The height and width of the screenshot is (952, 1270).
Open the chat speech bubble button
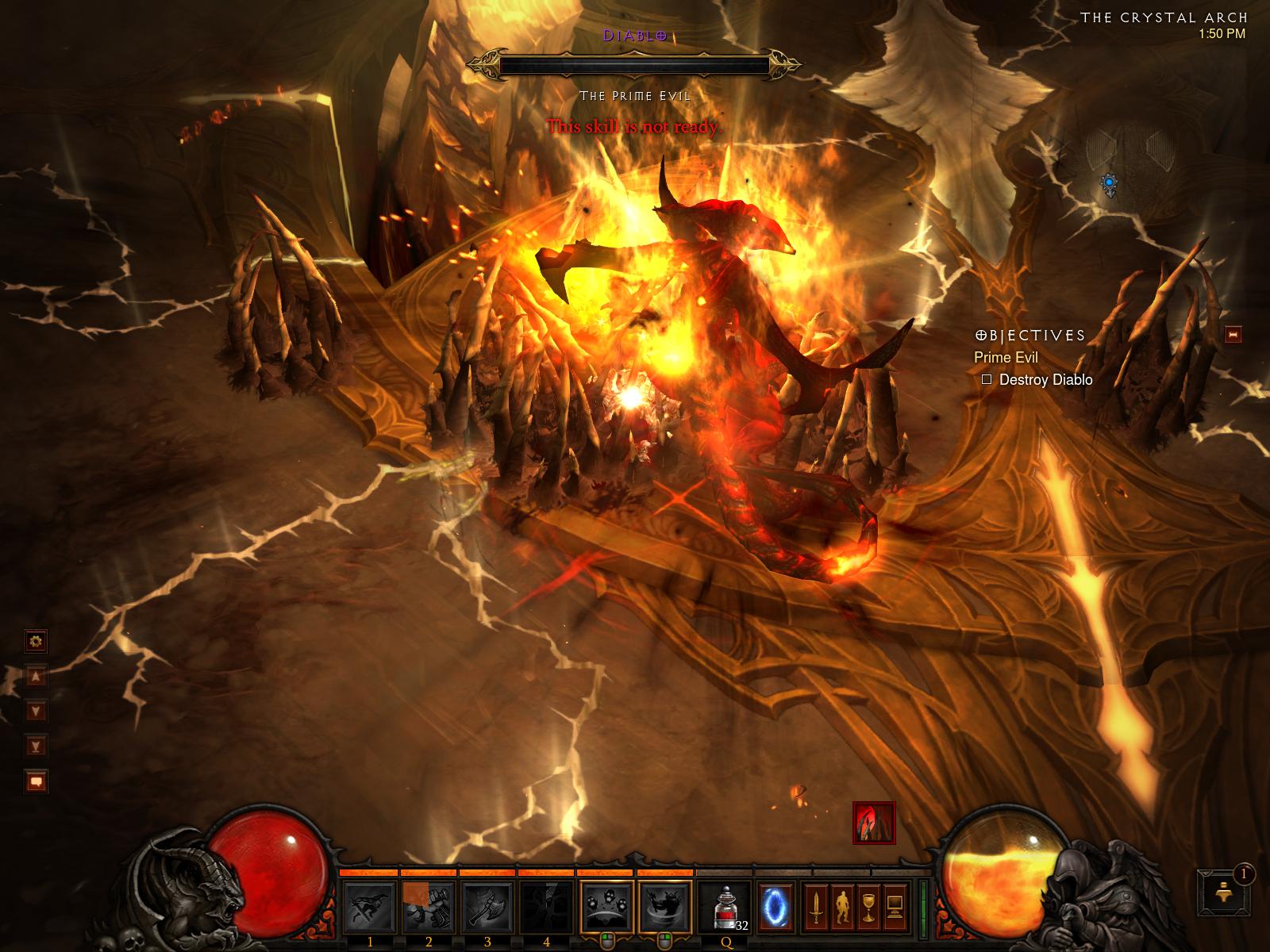click(37, 781)
